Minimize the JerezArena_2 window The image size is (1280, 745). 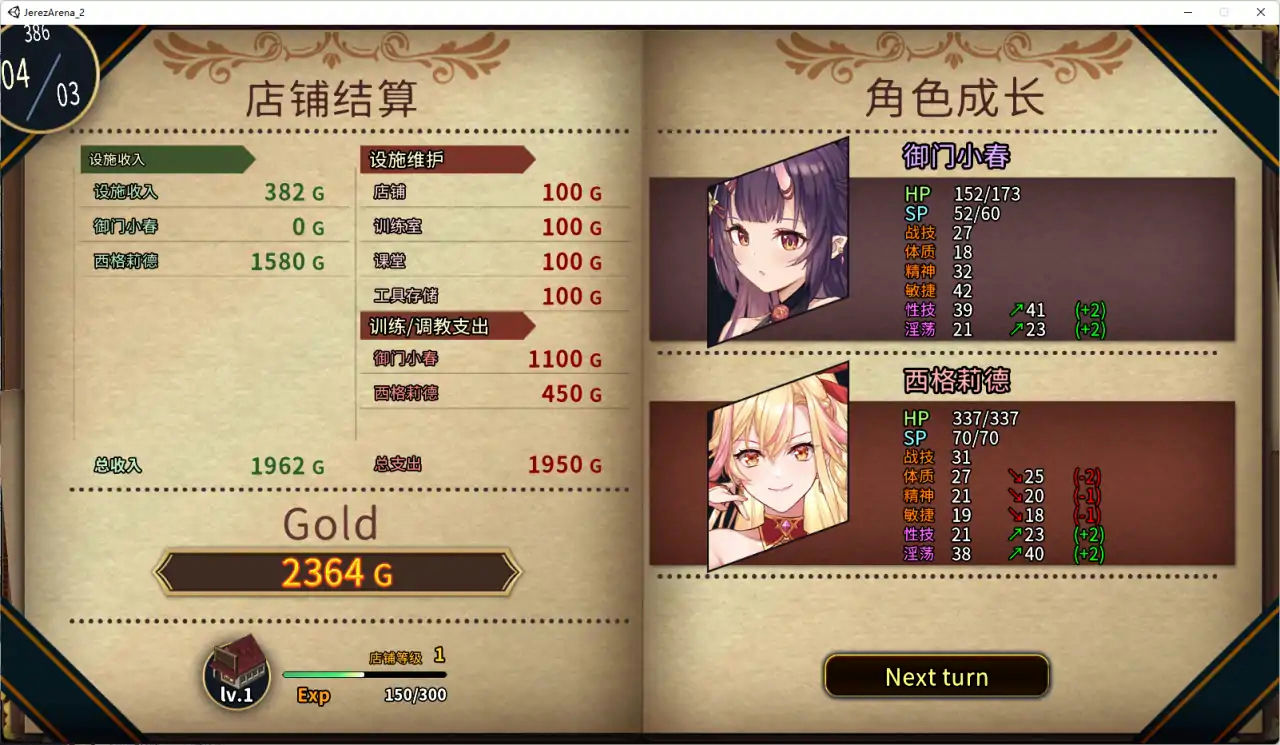[x=1186, y=12]
